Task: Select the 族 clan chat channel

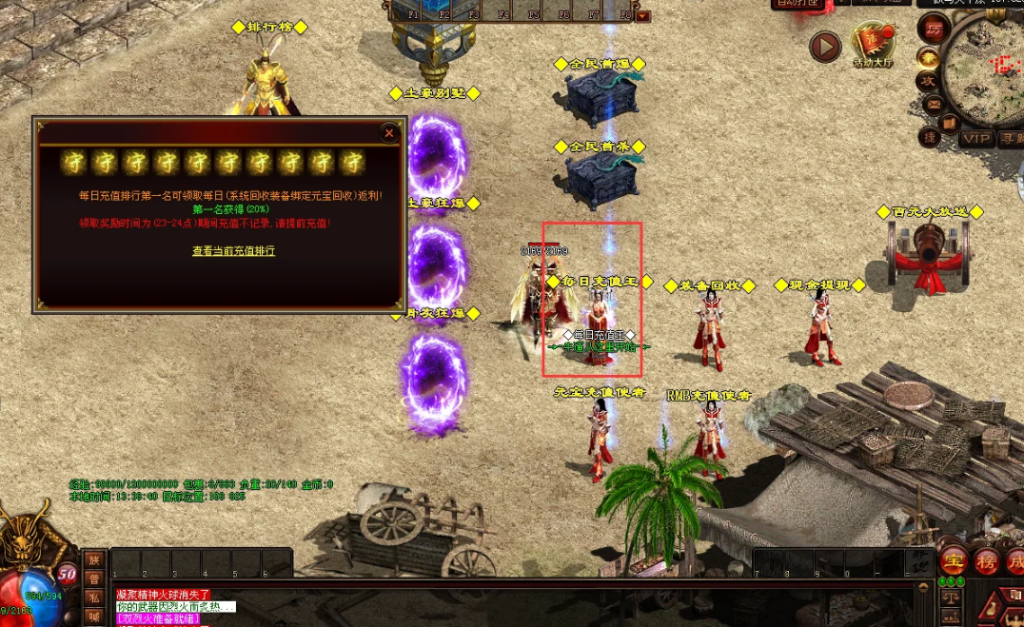Action: (93, 560)
